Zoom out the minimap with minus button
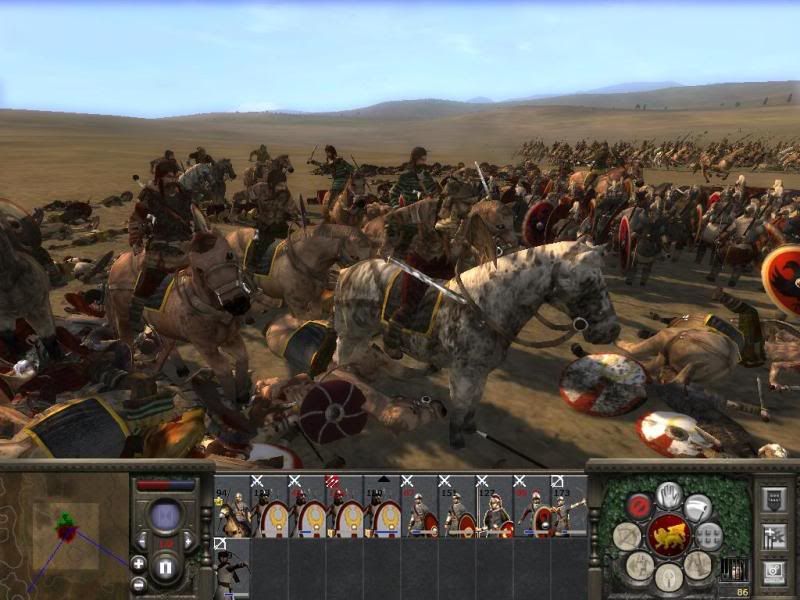This screenshot has width=800, height=600. [x=138, y=584]
